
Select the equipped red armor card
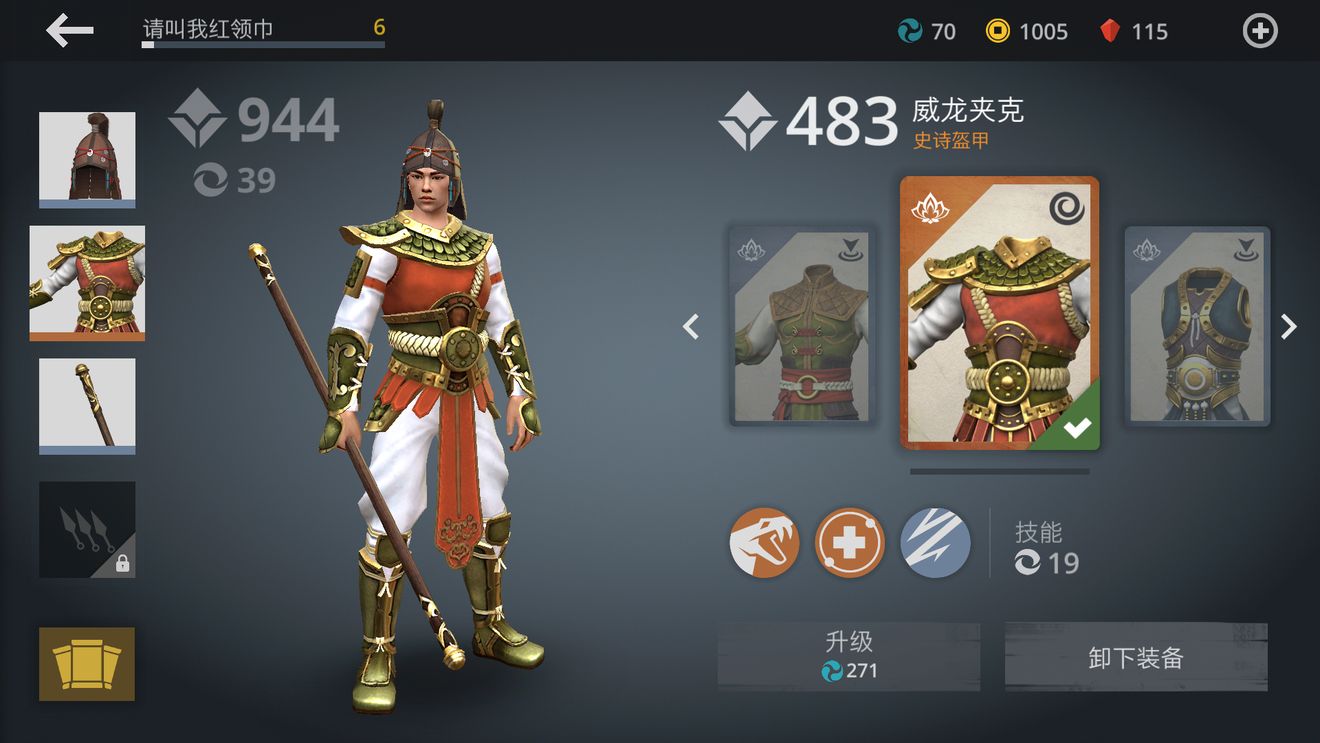(999, 313)
